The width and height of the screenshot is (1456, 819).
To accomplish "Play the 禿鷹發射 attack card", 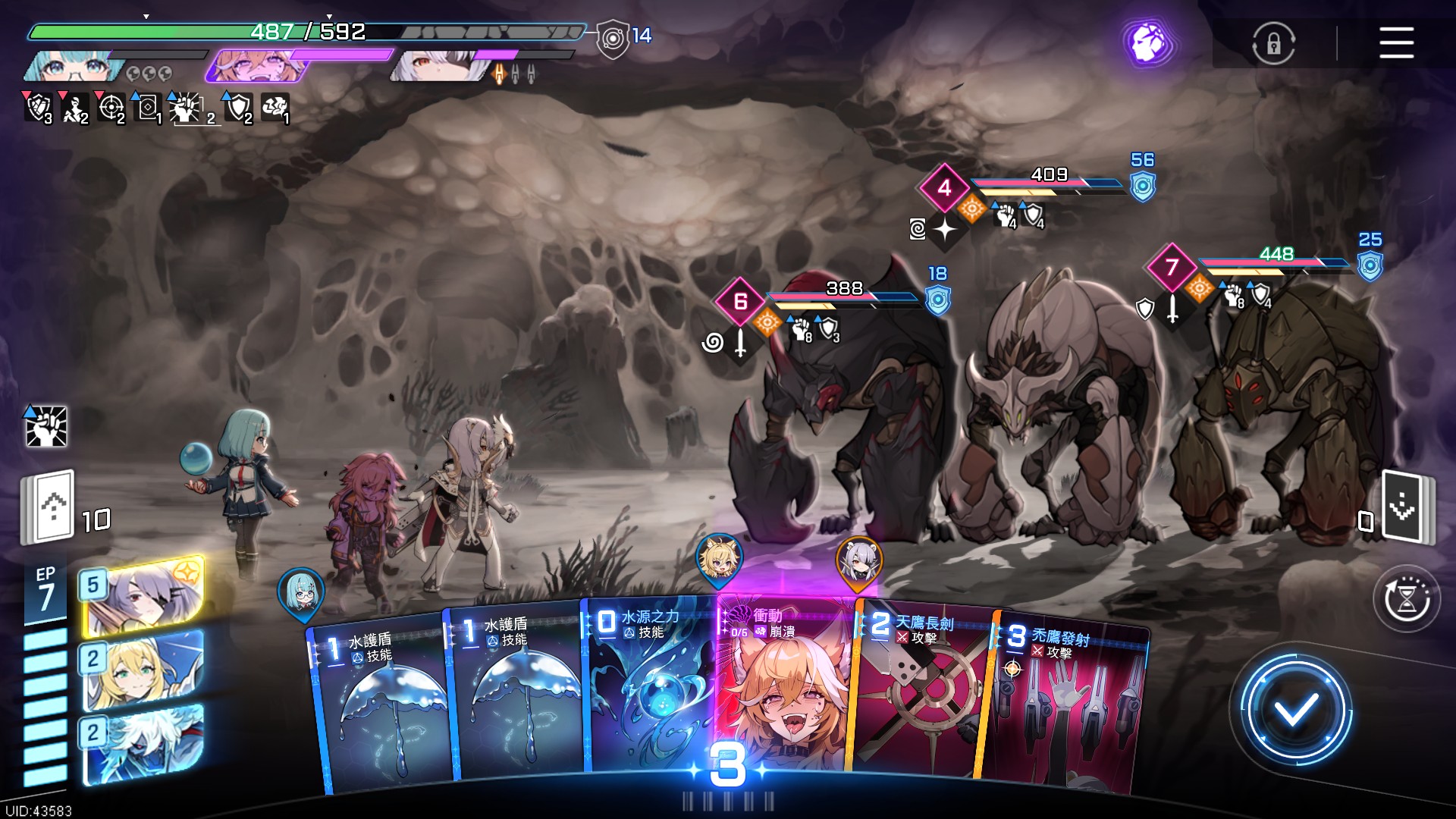I will (x=1065, y=705).
